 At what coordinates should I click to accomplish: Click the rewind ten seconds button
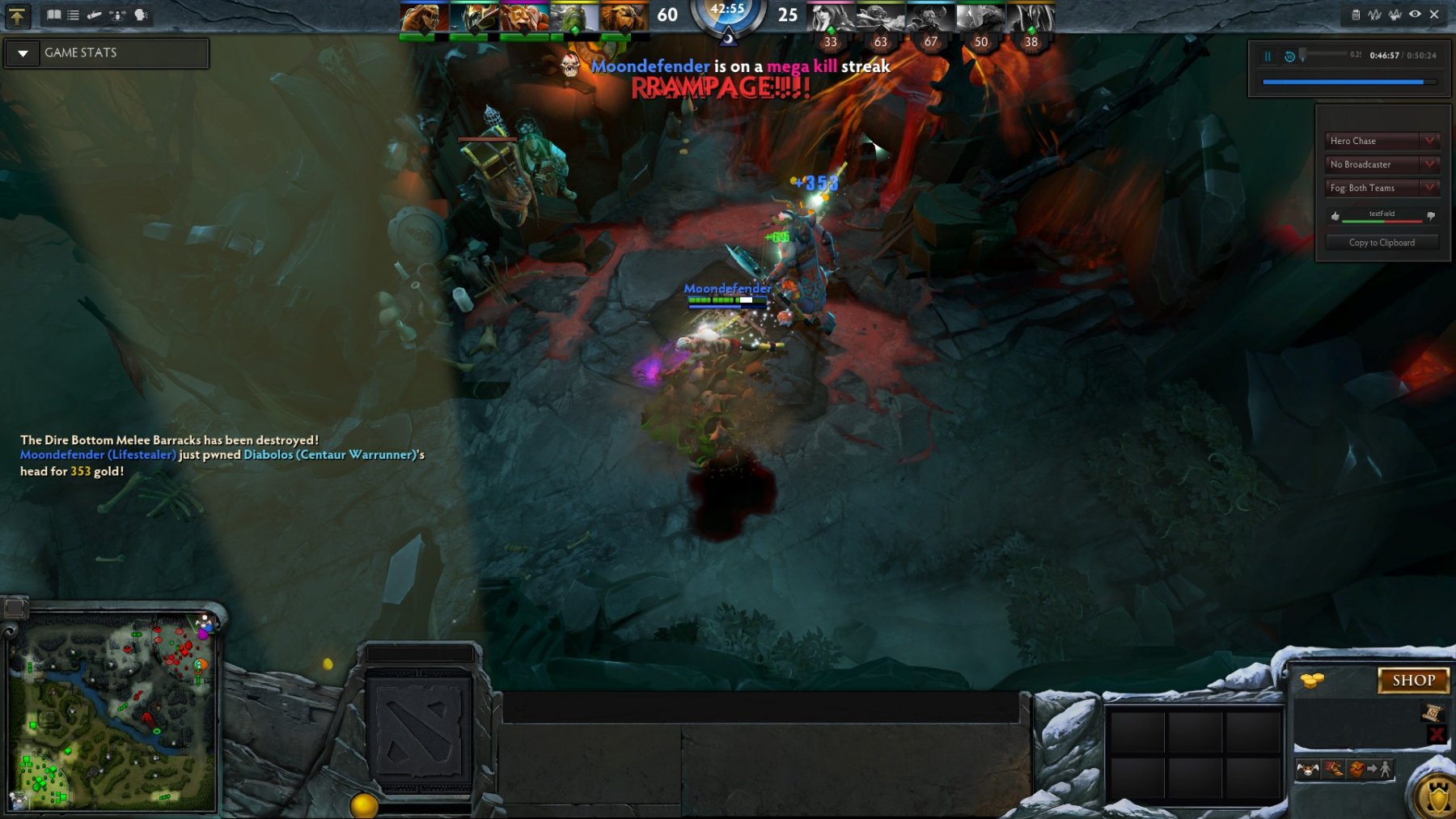click(x=1289, y=56)
